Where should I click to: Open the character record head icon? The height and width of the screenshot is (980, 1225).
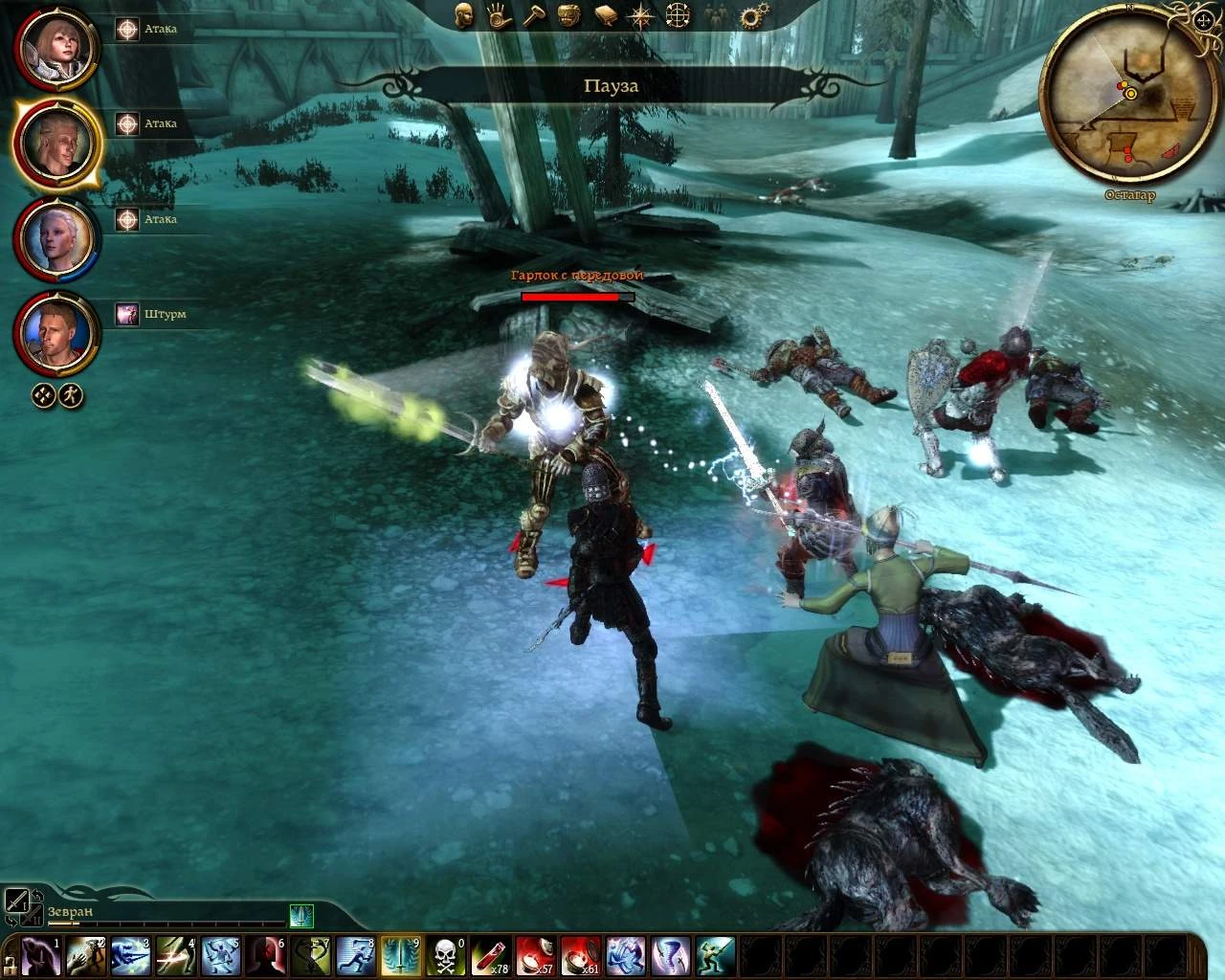(464, 15)
